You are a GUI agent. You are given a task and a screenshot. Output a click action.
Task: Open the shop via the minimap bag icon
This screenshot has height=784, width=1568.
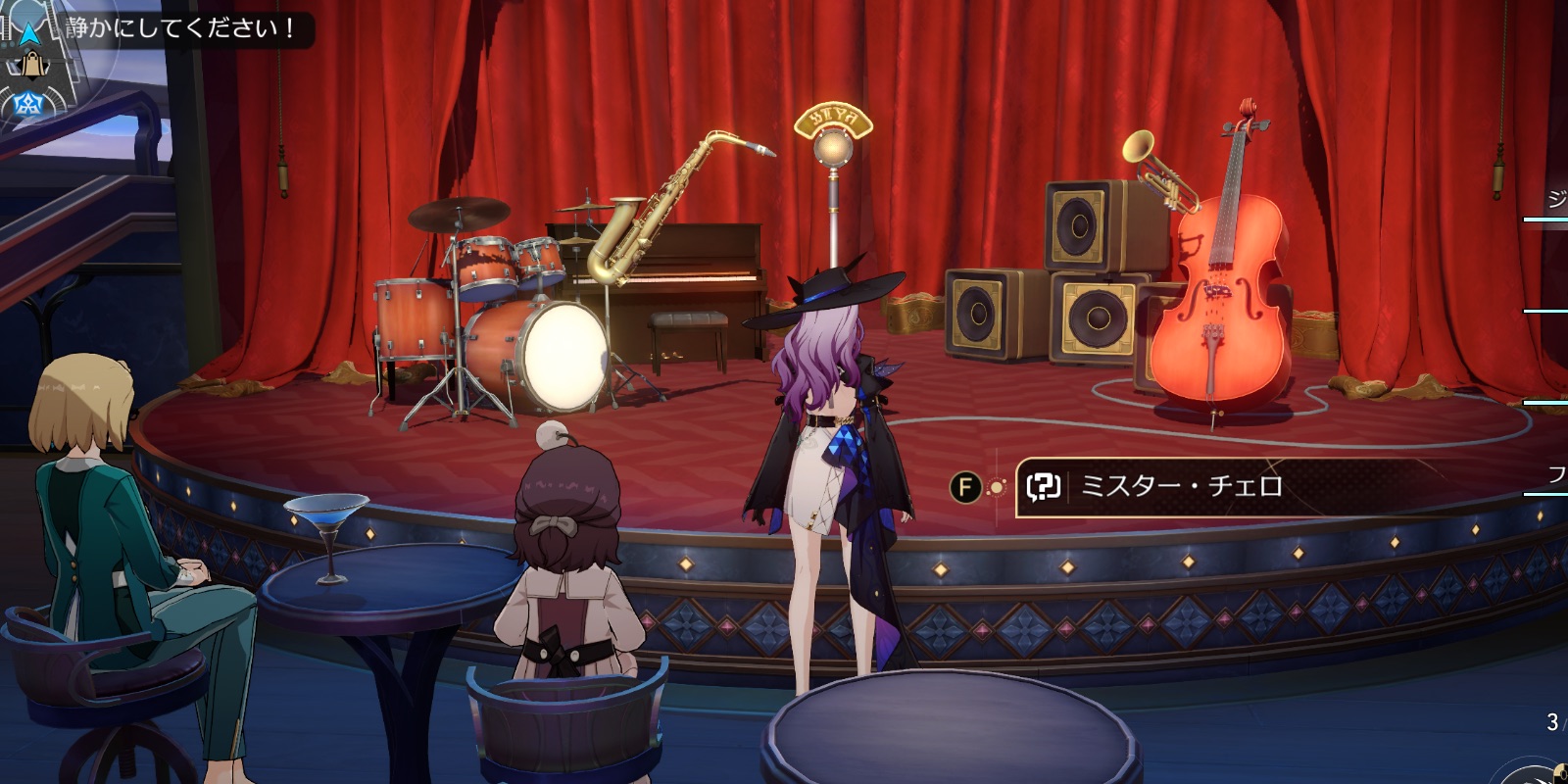click(x=33, y=67)
